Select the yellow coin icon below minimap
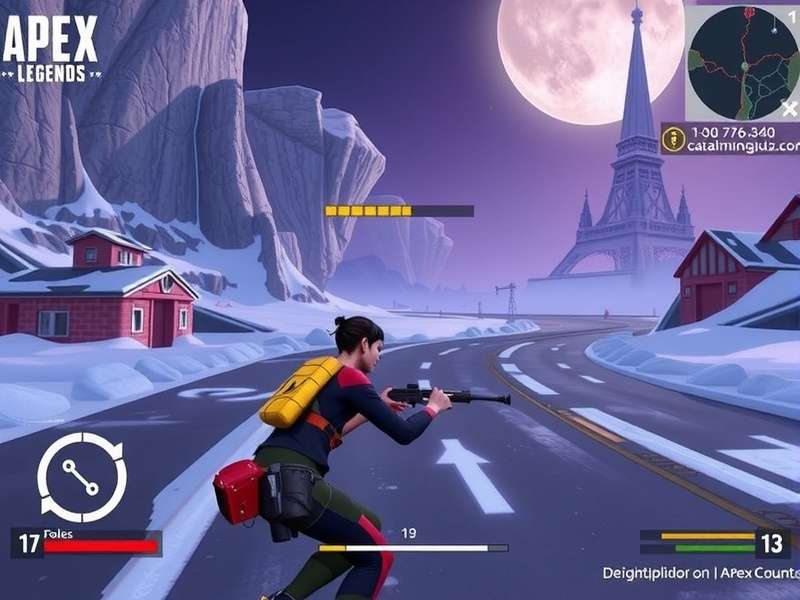The height and width of the screenshot is (600, 800). [x=674, y=139]
